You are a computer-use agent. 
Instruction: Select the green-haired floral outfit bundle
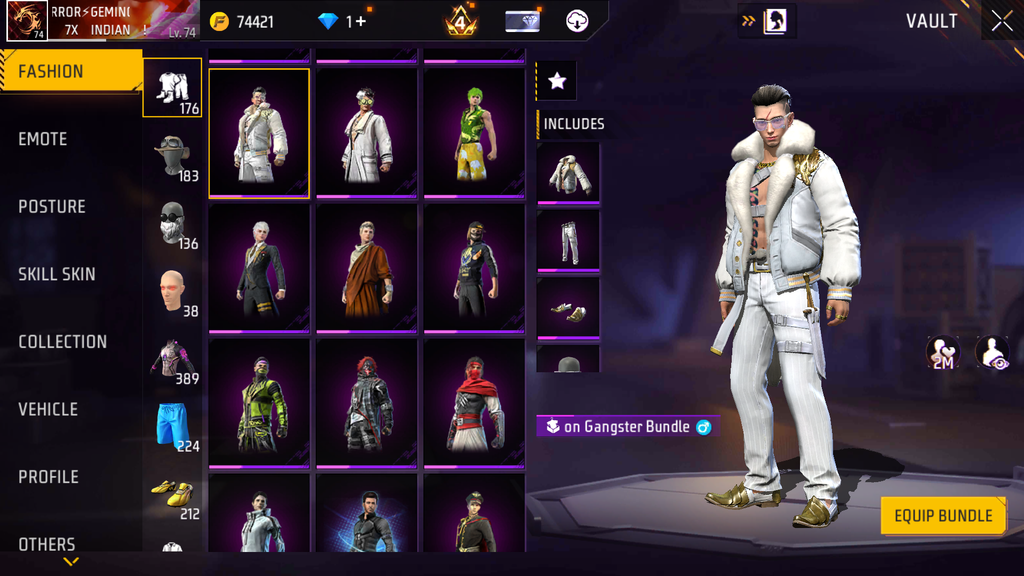475,133
